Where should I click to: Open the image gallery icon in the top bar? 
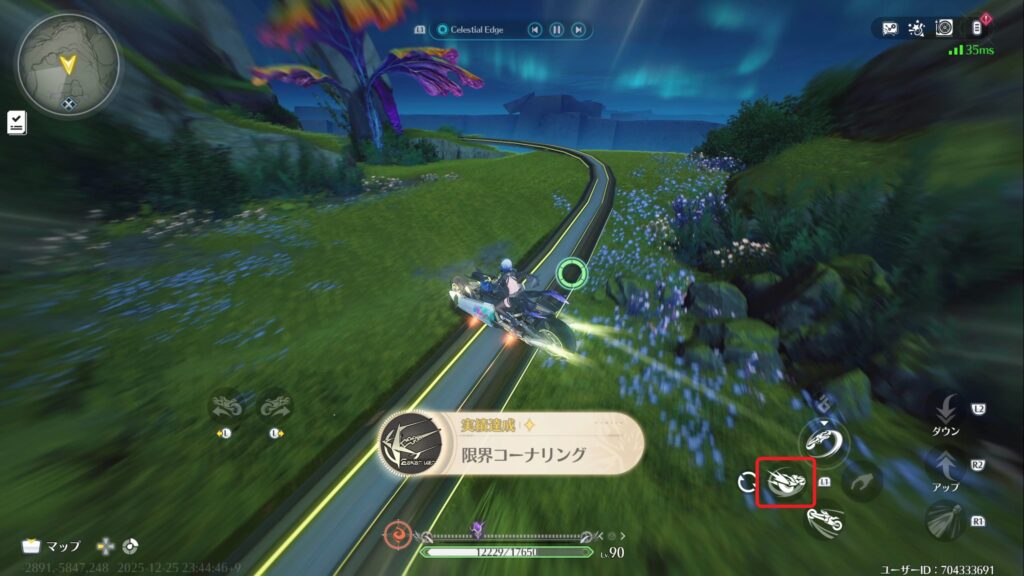(890, 29)
